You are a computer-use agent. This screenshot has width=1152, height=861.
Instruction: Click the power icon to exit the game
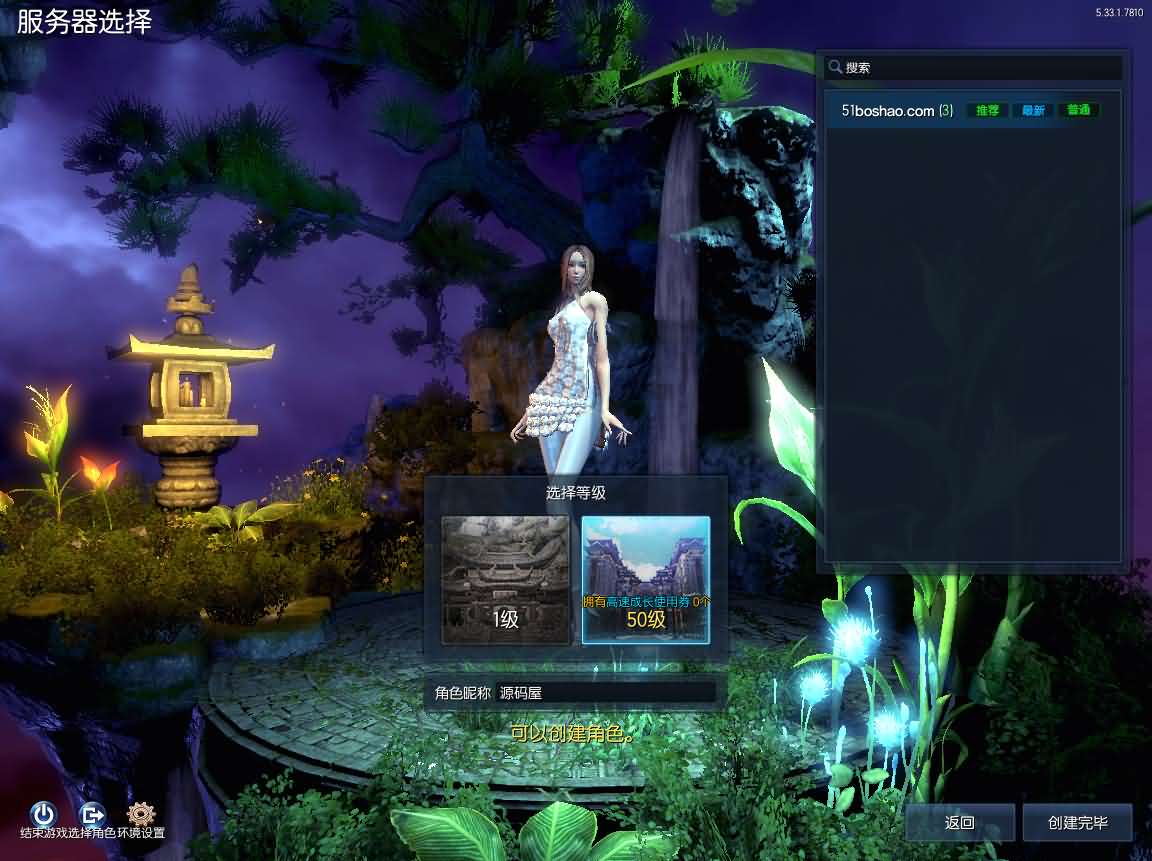click(43, 814)
